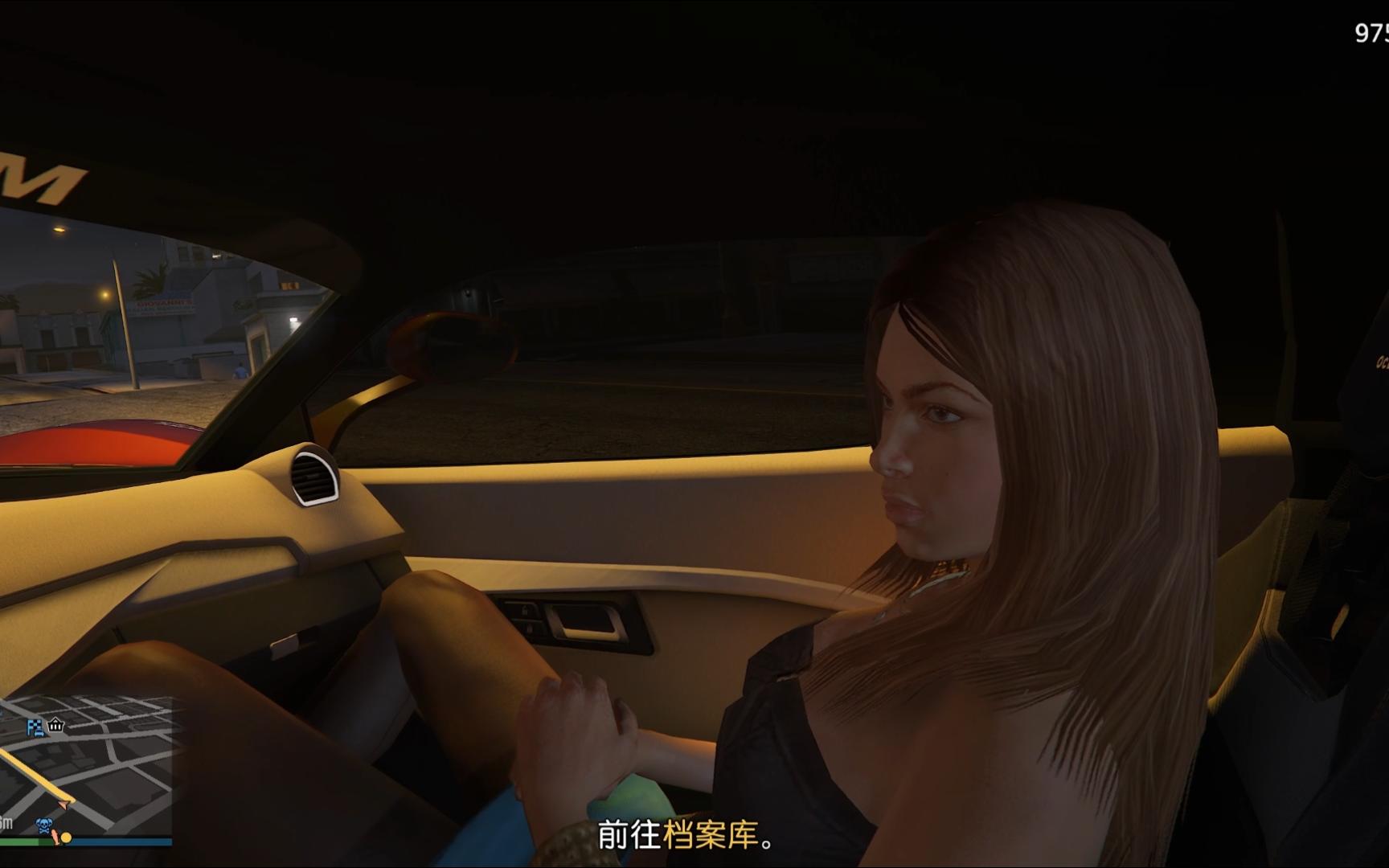The height and width of the screenshot is (868, 1389).
Task: Toggle the passenger window switch on the door panel
Action: coord(529,628)
